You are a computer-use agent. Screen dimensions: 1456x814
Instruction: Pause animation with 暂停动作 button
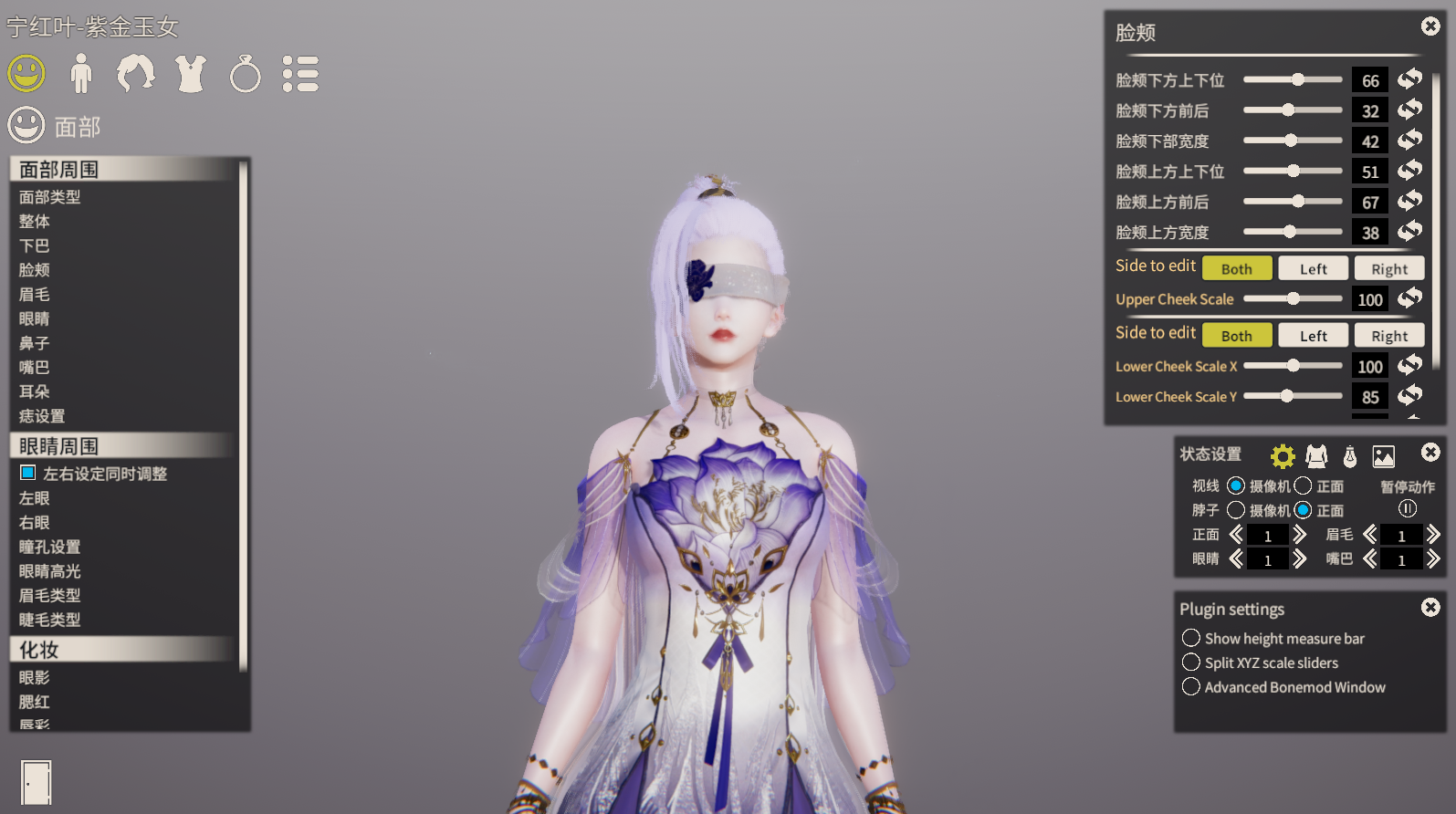click(x=1407, y=508)
